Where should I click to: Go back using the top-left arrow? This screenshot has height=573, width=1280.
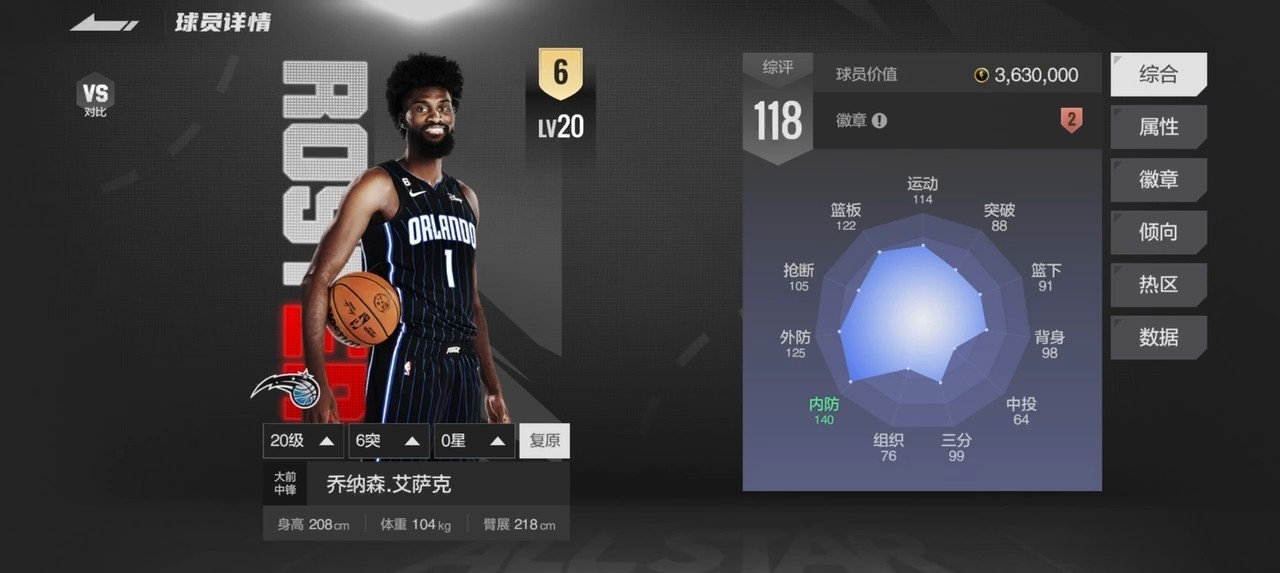pyautogui.click(x=104, y=23)
